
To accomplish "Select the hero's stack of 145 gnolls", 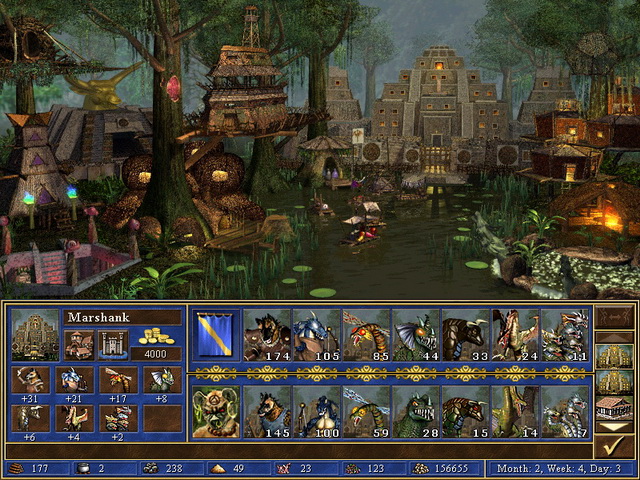I will point(265,411).
